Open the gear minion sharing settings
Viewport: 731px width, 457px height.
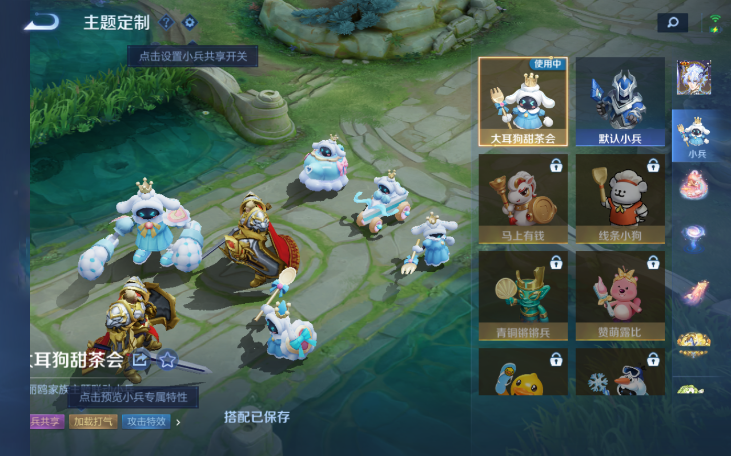point(189,22)
